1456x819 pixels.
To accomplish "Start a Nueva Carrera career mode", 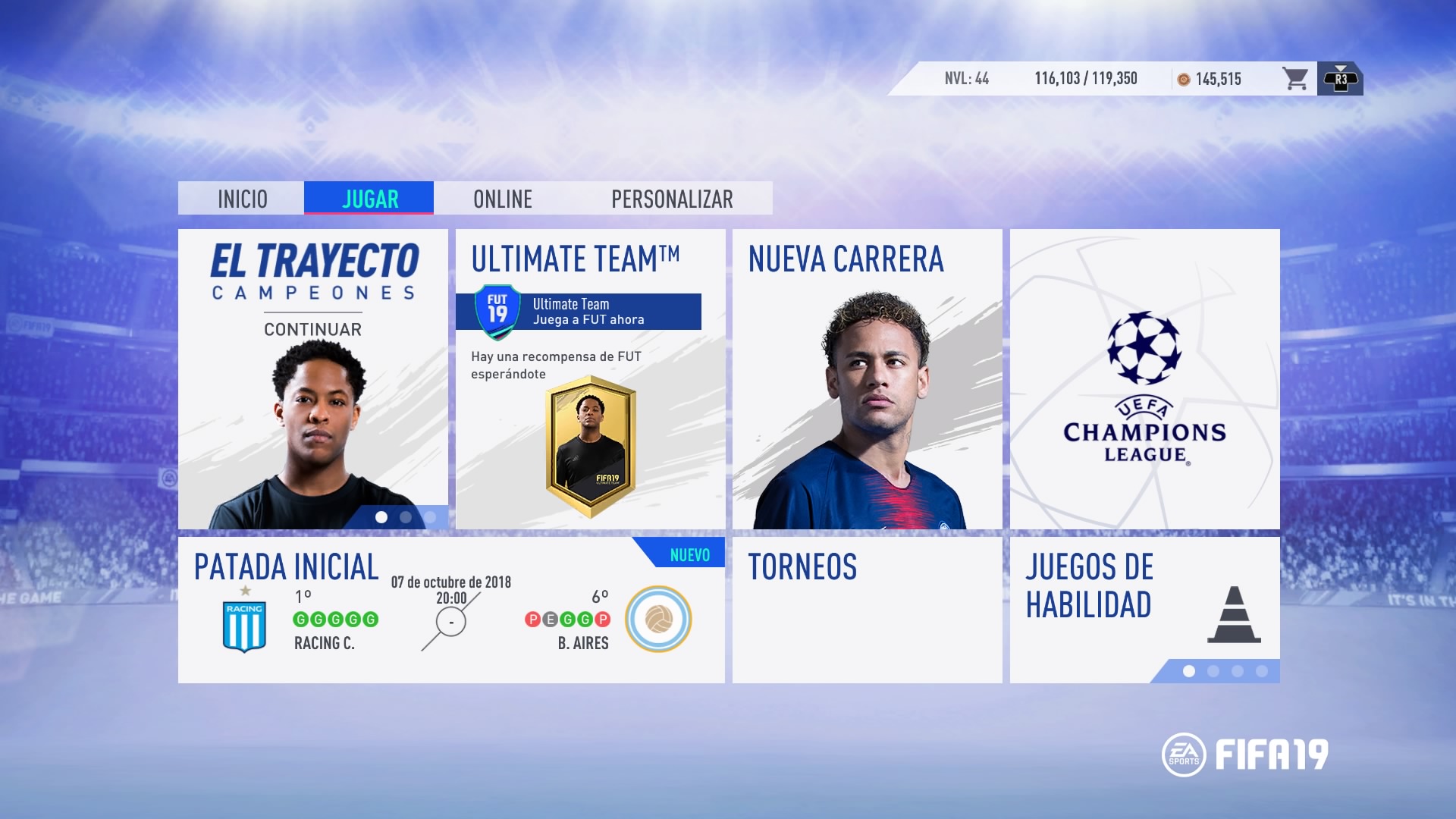I will [x=867, y=379].
